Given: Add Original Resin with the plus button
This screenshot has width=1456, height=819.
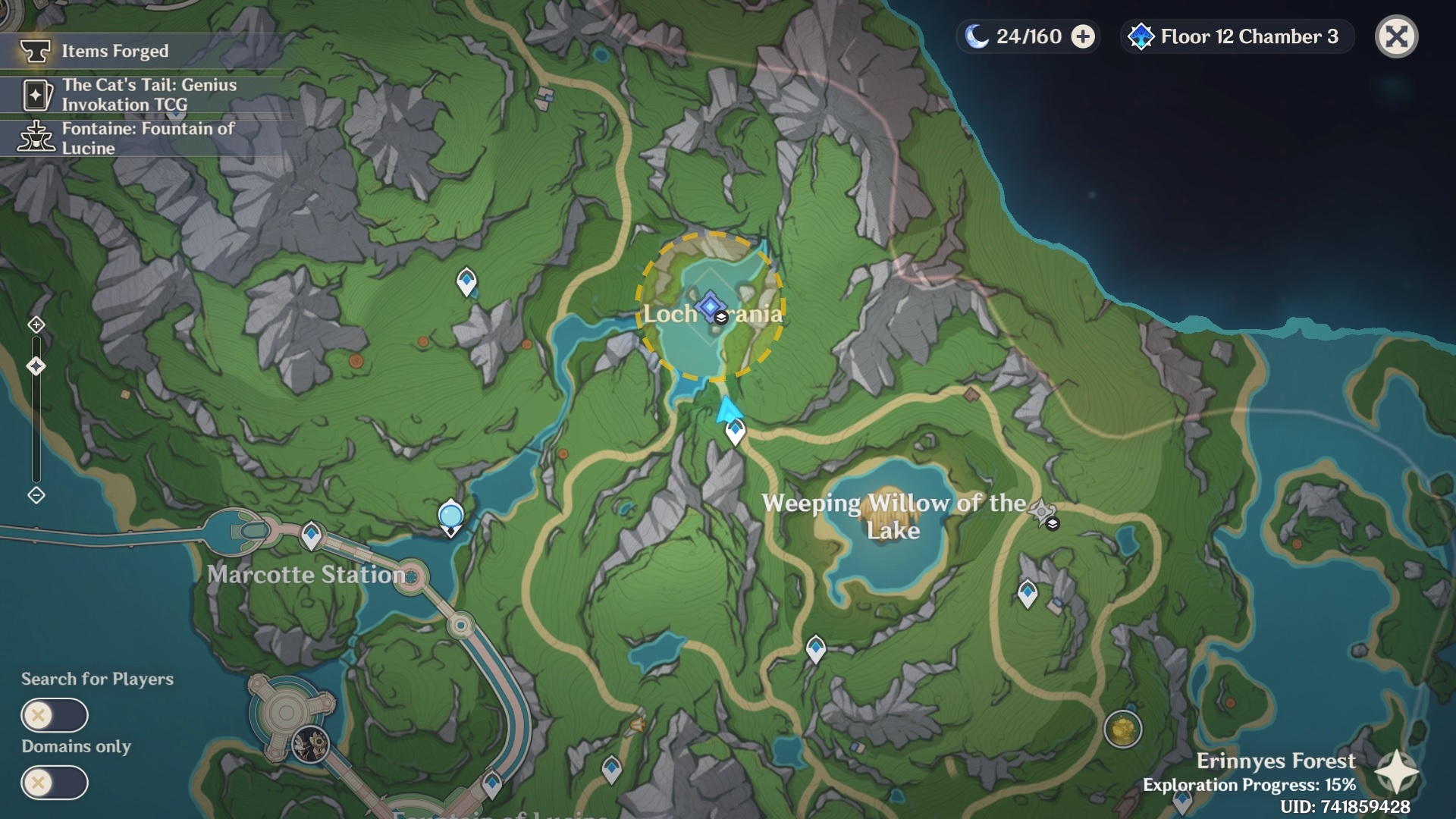Looking at the screenshot, I should (x=1083, y=36).
